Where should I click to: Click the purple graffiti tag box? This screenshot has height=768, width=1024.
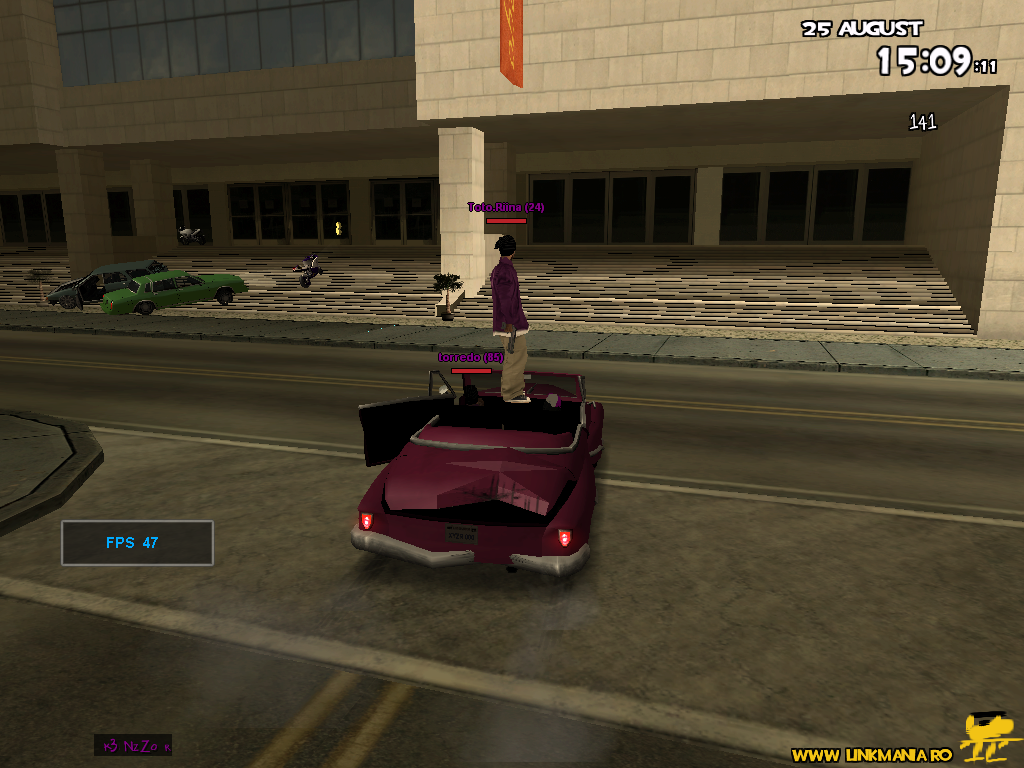point(133,745)
